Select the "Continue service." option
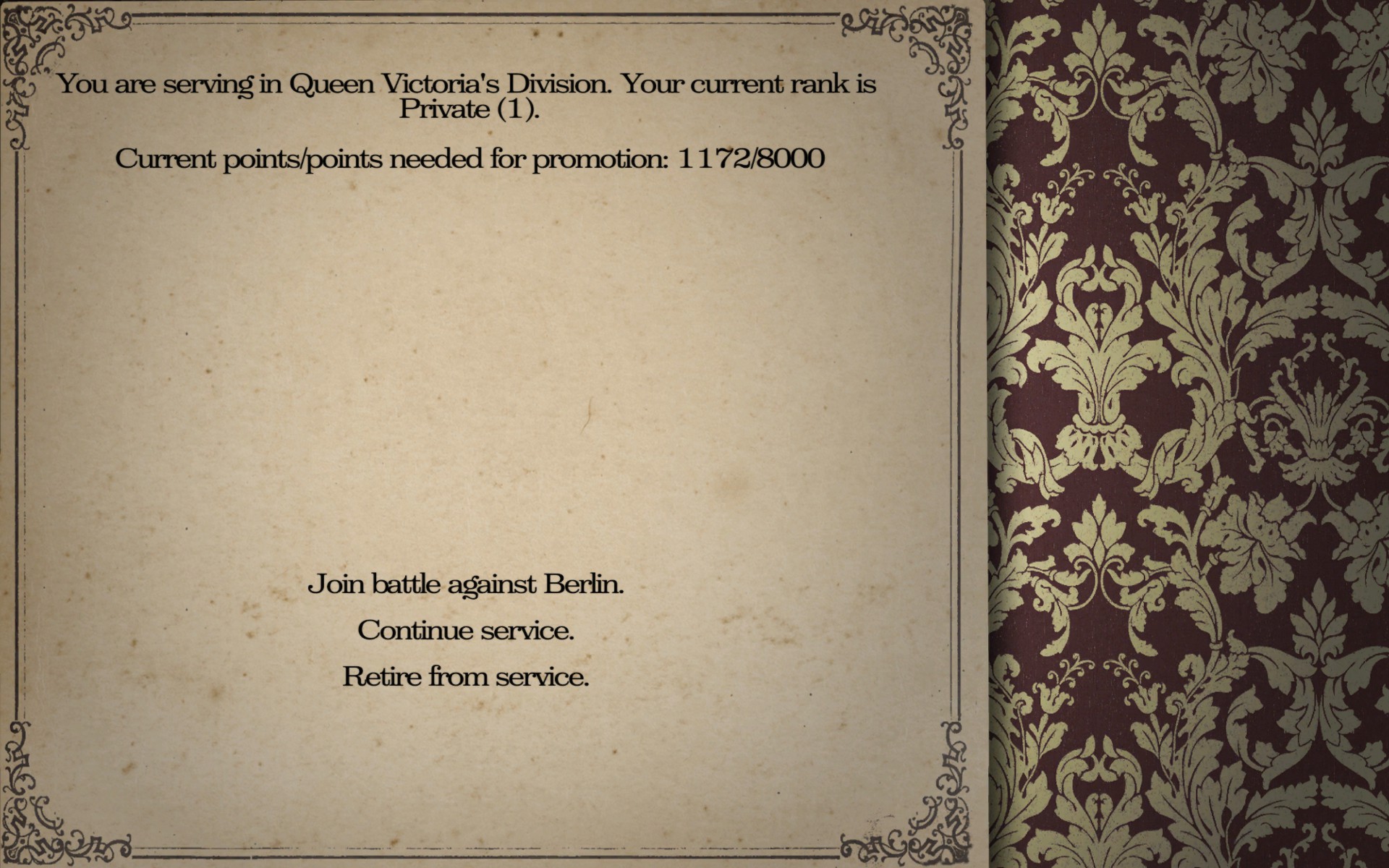The width and height of the screenshot is (1389, 868). click(x=466, y=630)
